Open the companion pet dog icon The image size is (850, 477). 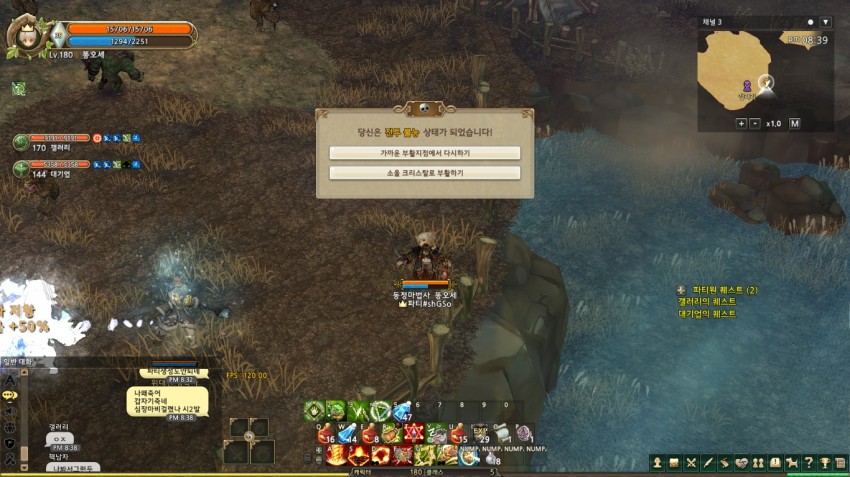(791, 462)
